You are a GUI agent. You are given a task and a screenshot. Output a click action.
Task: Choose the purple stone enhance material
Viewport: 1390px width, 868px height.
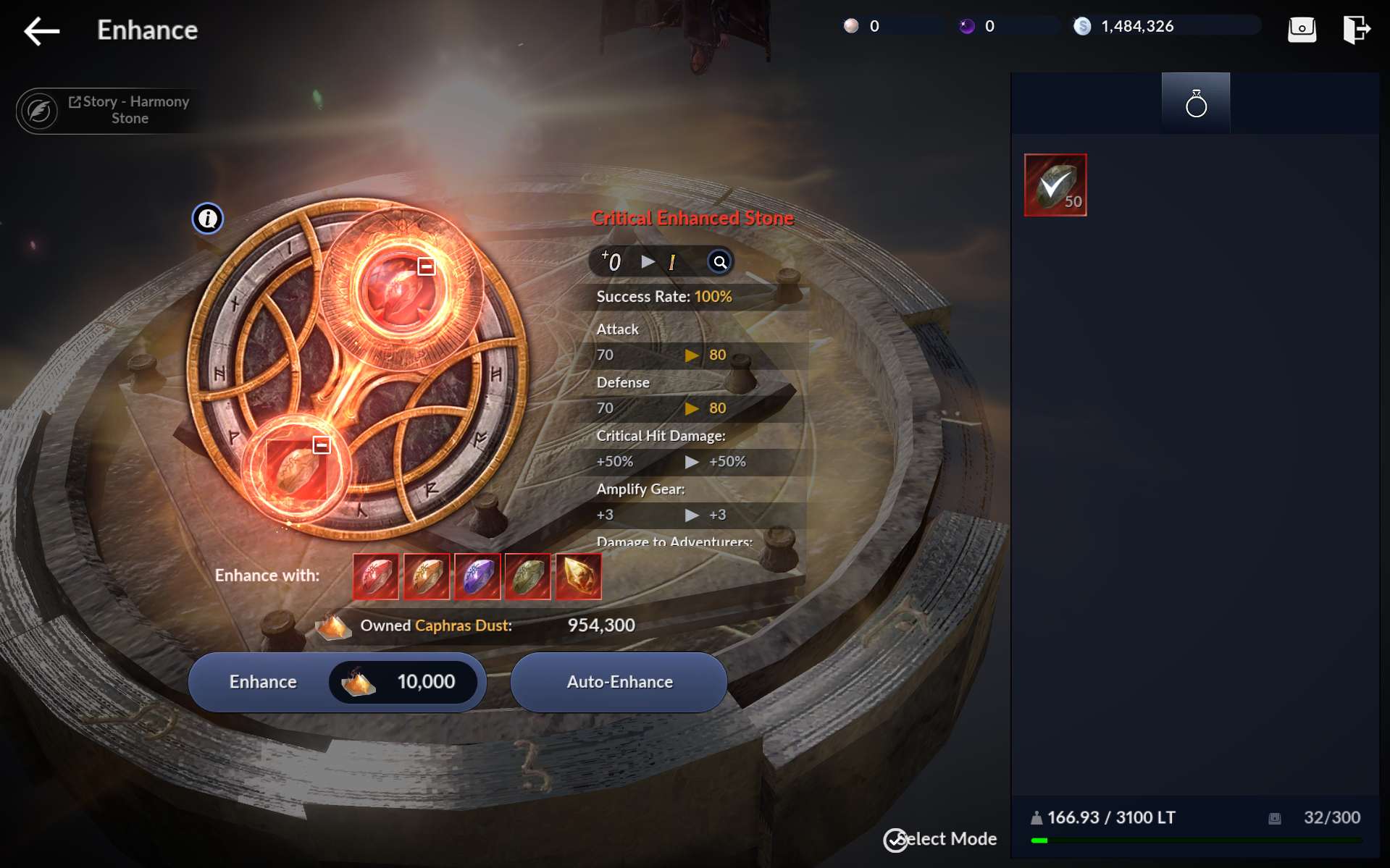[x=477, y=576]
